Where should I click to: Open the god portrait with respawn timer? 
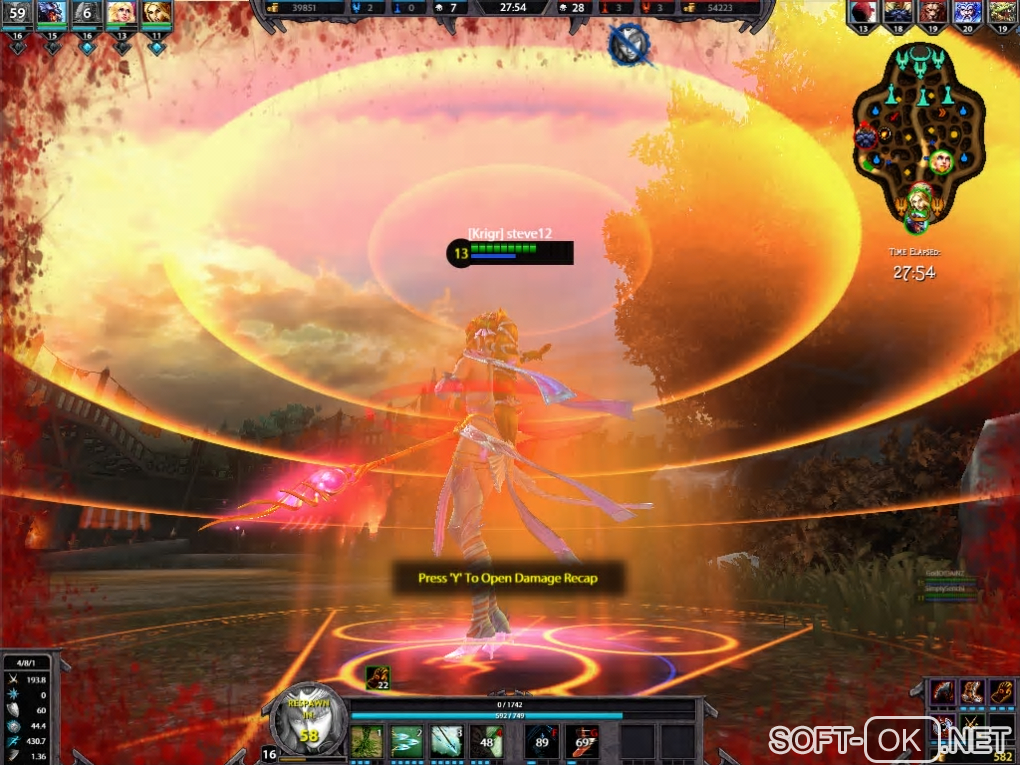[x=308, y=716]
